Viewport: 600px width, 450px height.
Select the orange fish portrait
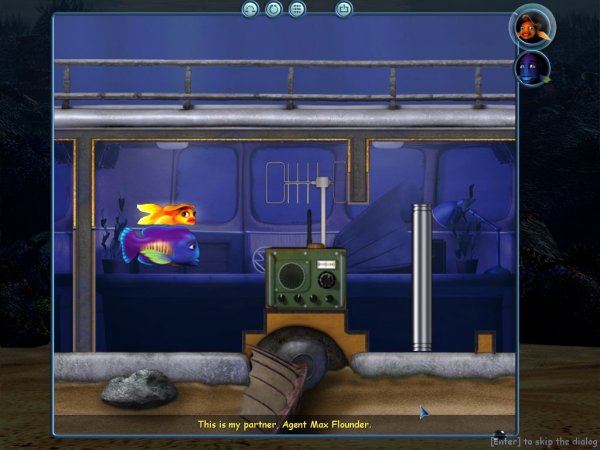pos(531,26)
